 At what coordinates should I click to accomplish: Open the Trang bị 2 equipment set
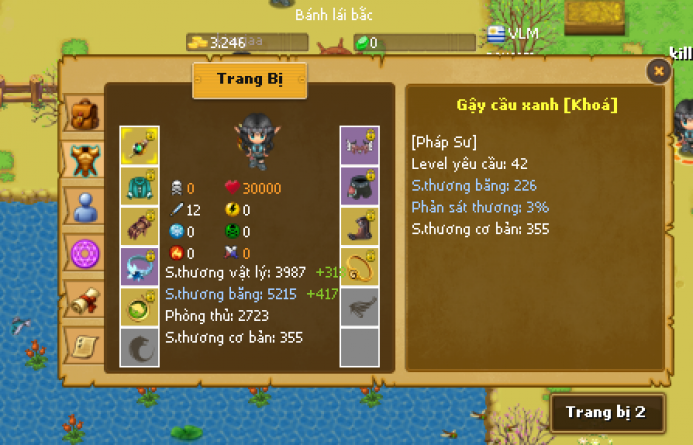coord(606,412)
